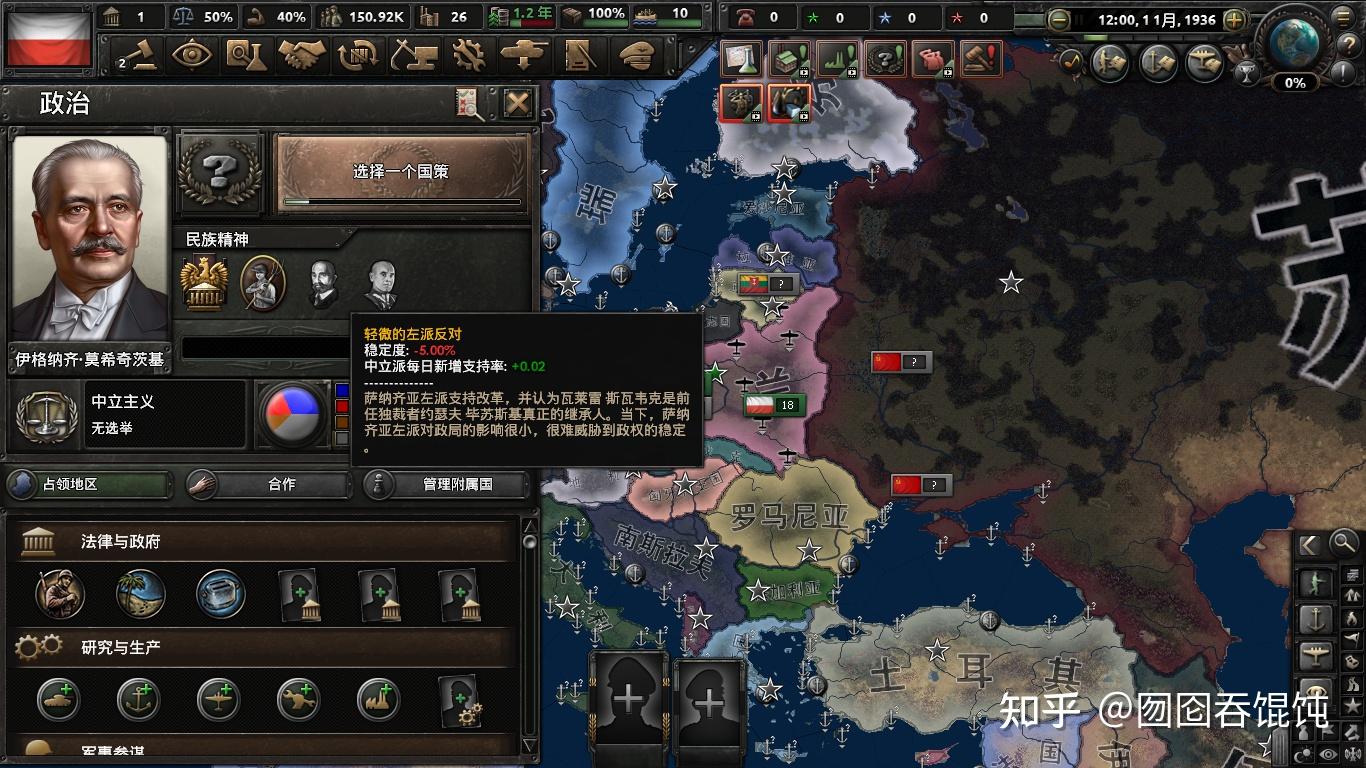Open the national focus tree eye icon
Viewport: 1366px width, 768px height.
191,52
